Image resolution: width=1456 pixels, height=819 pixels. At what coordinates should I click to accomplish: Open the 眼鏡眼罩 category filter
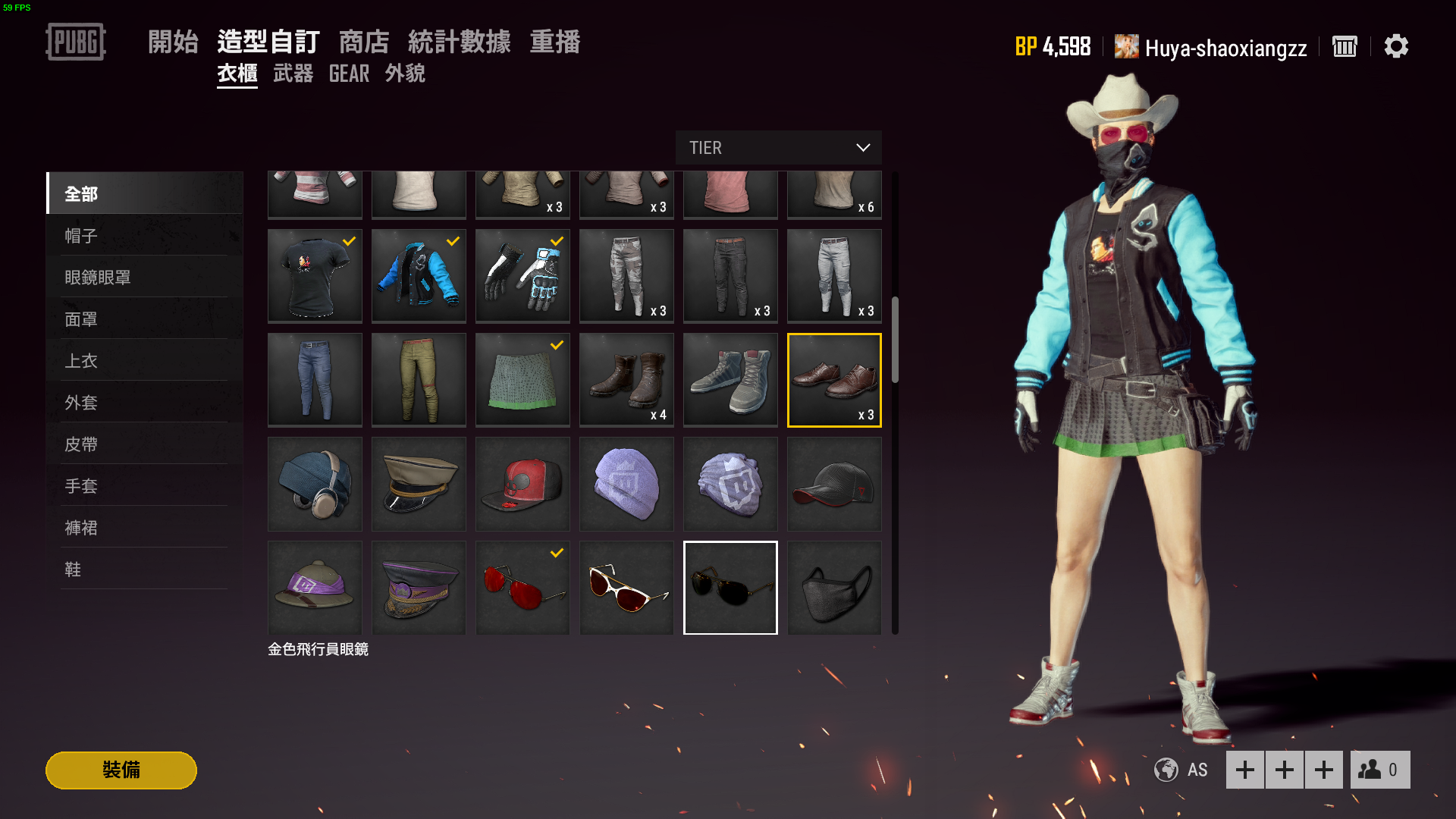(x=97, y=277)
